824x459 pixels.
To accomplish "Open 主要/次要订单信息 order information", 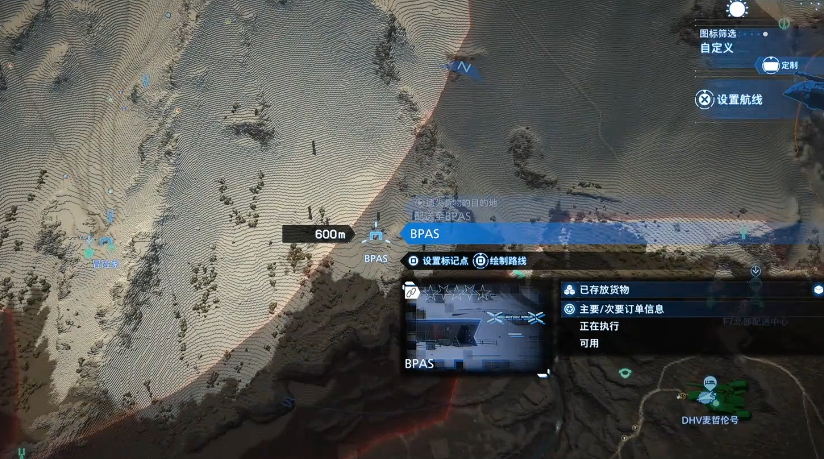I will (690, 309).
